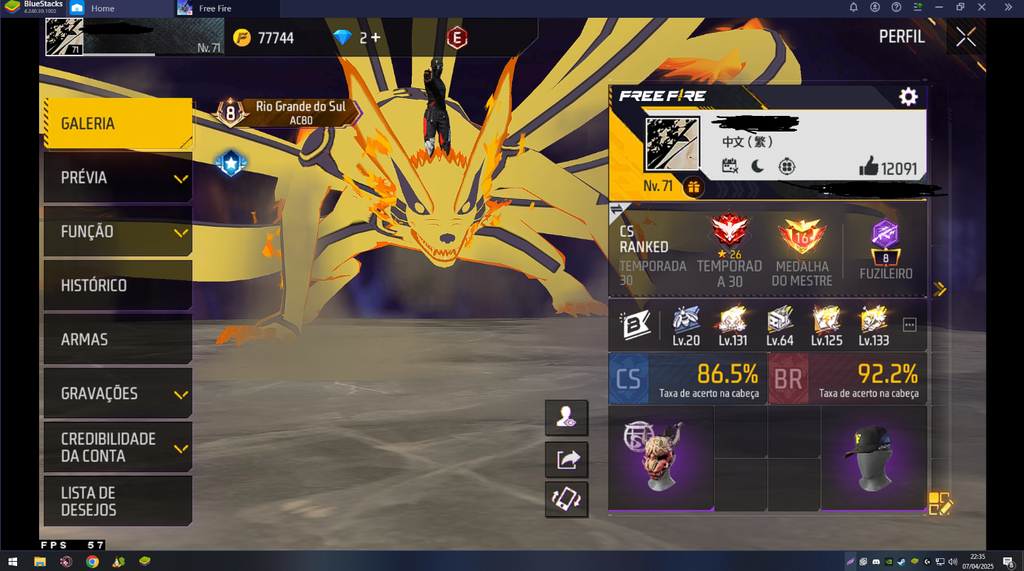Close the Perfil screen with the X
The width and height of the screenshot is (1024, 571).
click(x=965, y=37)
